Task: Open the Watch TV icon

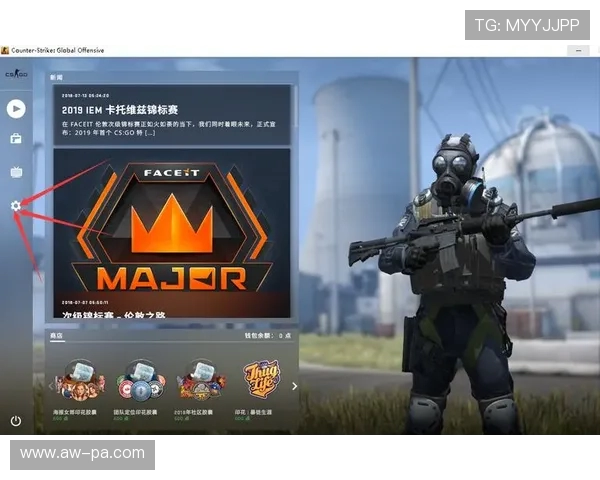Action: pos(16,172)
